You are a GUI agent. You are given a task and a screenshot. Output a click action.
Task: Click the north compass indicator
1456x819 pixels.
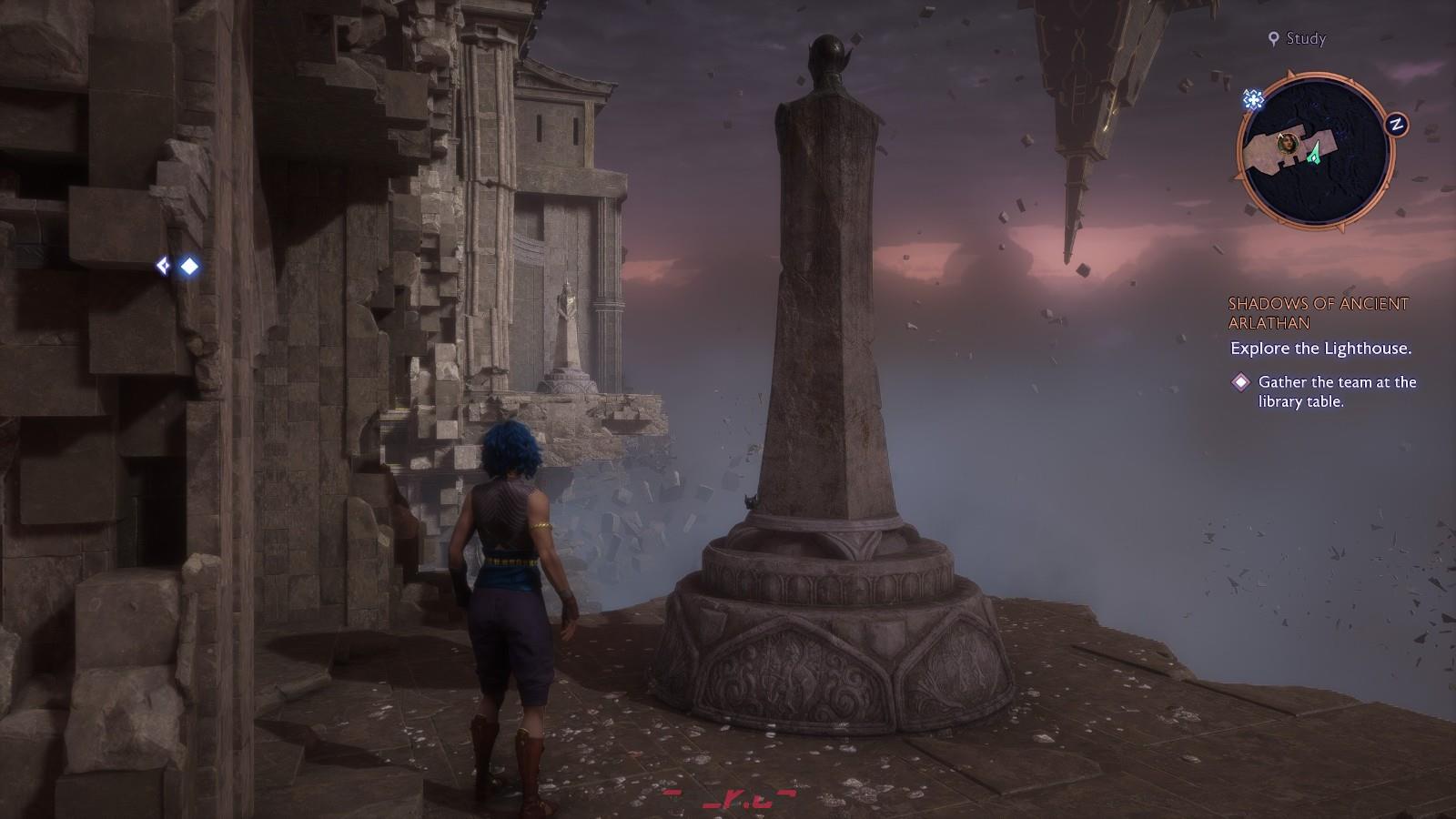click(1395, 125)
